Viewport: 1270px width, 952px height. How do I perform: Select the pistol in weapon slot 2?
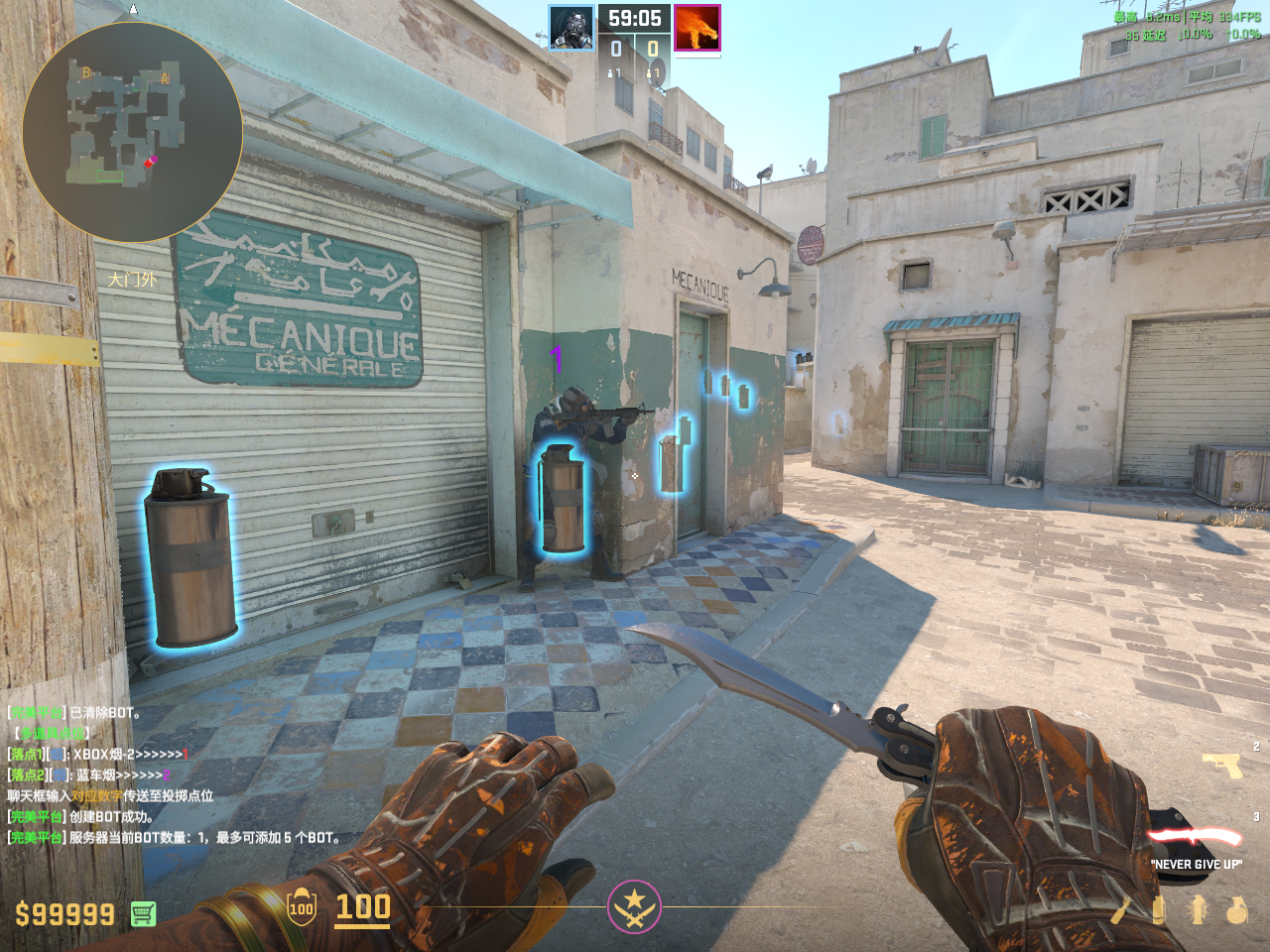1221,765
